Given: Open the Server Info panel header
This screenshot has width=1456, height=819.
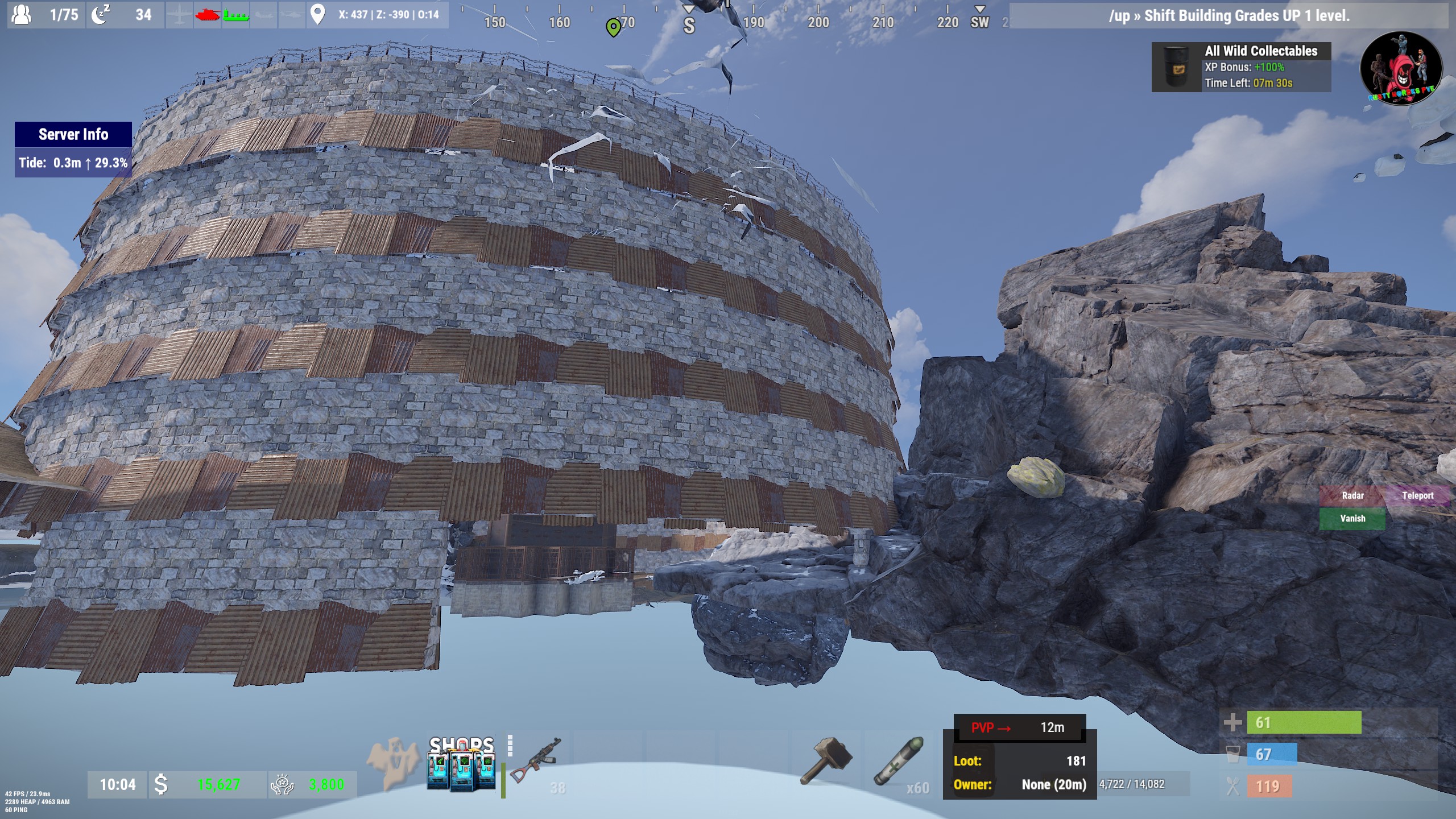Looking at the screenshot, I should coord(73,134).
